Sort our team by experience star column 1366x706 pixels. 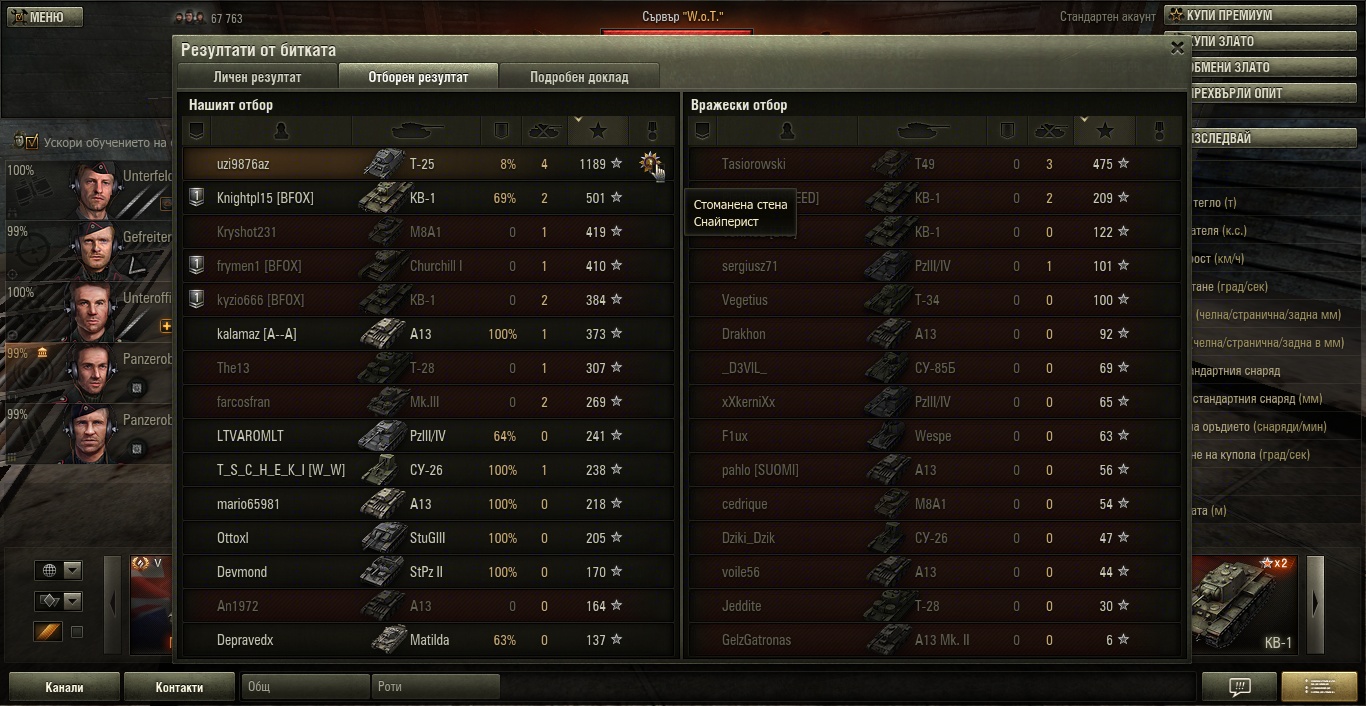pos(598,131)
